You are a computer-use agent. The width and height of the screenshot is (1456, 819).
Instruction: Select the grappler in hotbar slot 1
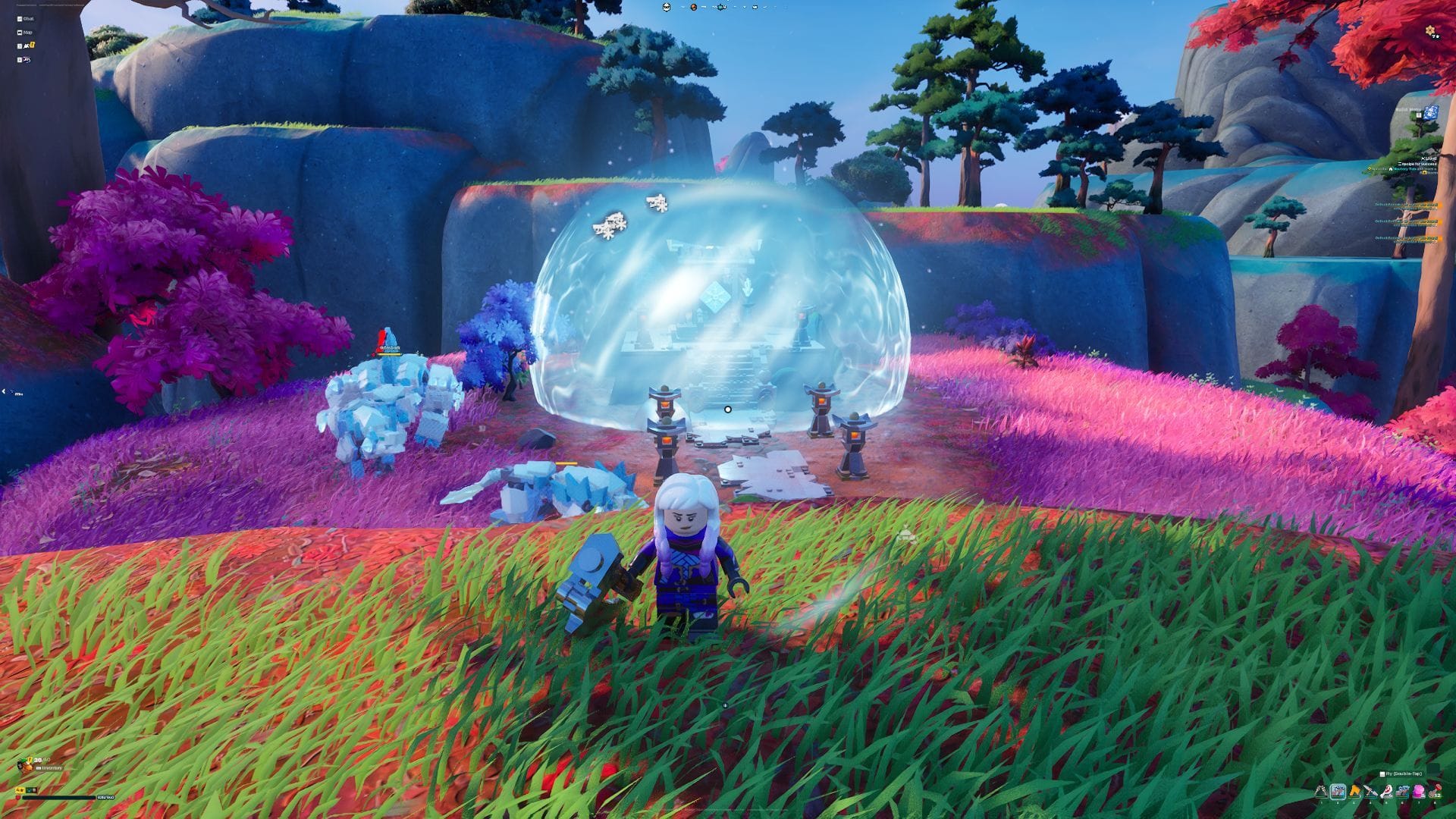point(1321,791)
